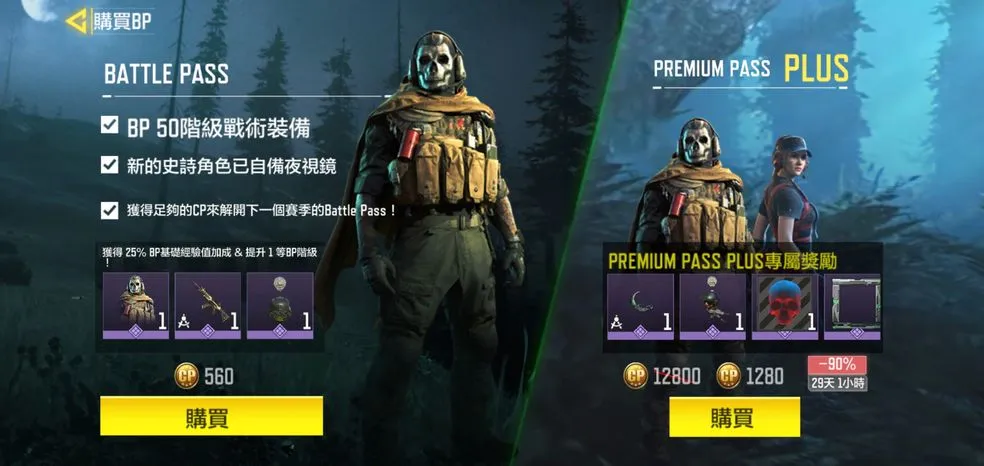Viewport: 984px width, 466px height.
Task: Open the crescent blade reward tile
Action: click(x=640, y=306)
